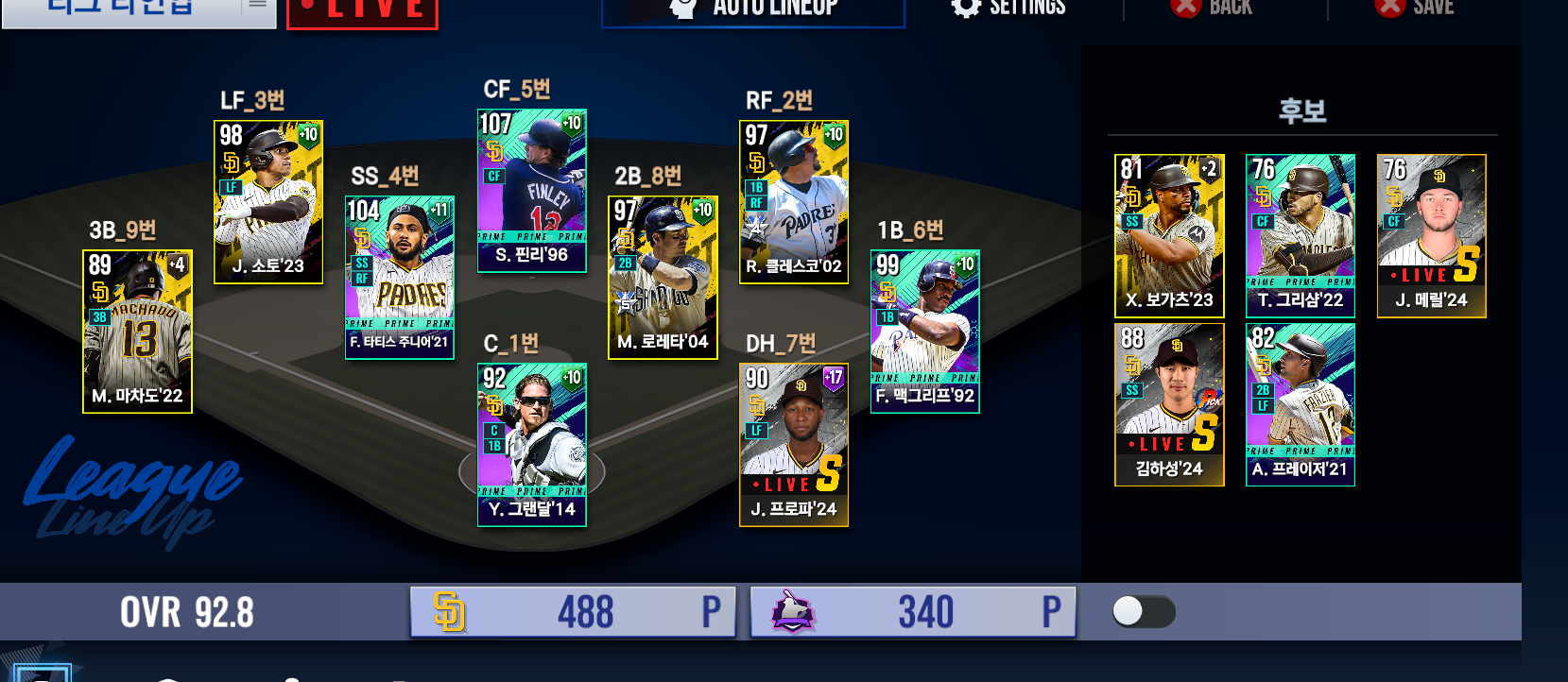Select the M. 마차도'22 third base card
The width and height of the screenshot is (1568, 682).
137,331
